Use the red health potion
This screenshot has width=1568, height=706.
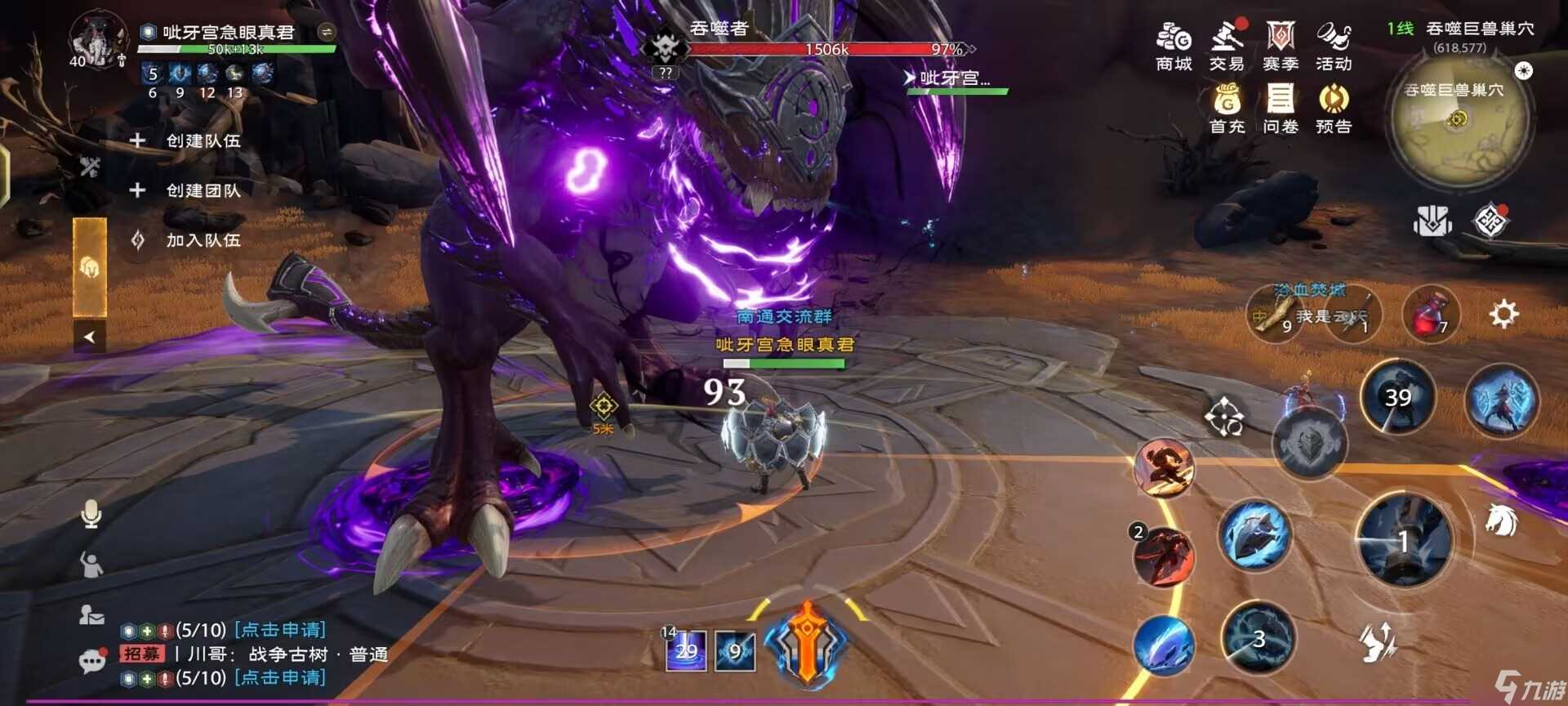(1429, 315)
